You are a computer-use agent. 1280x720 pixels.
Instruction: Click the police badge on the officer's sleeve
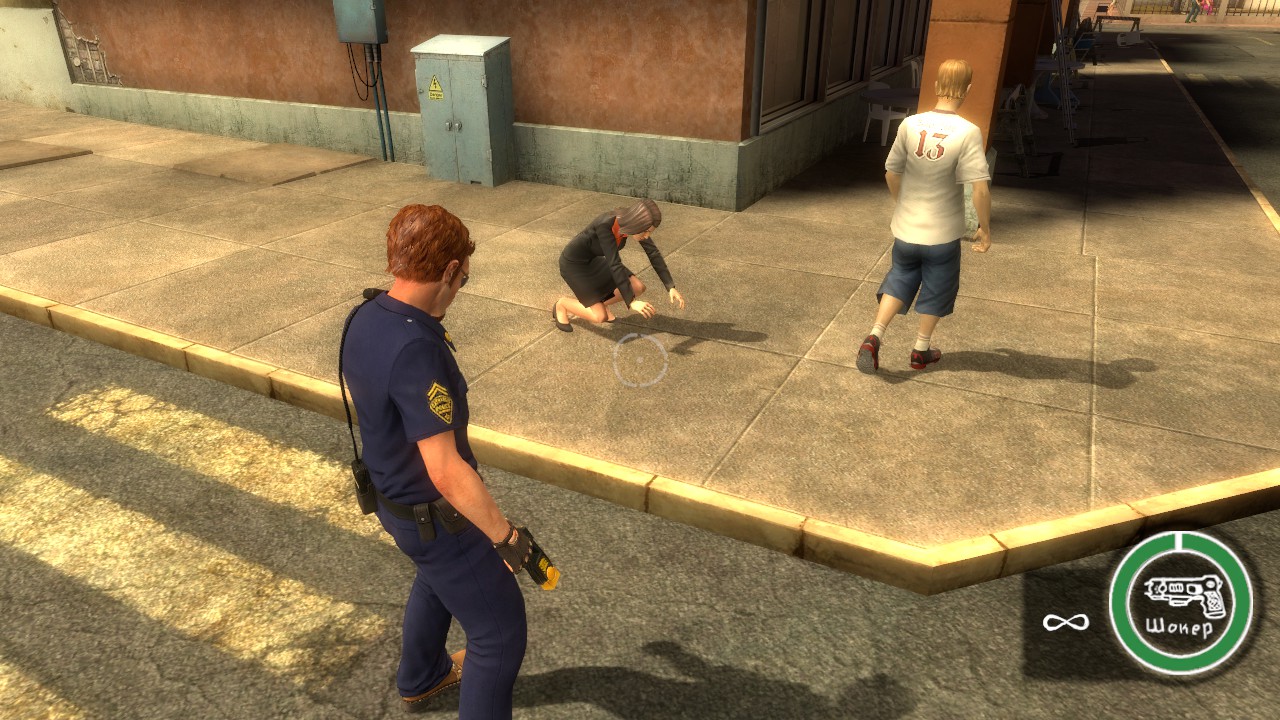point(441,406)
